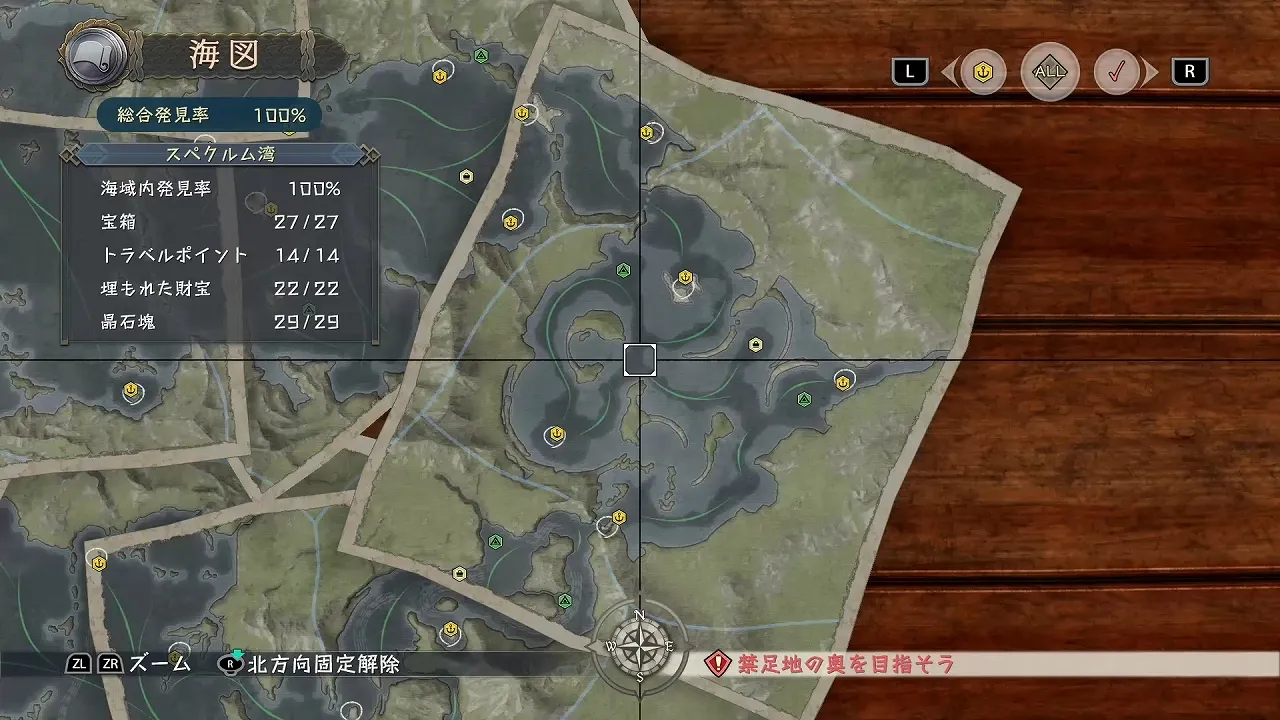Click the compass rose
The height and width of the screenshot is (720, 1280).
640,646
